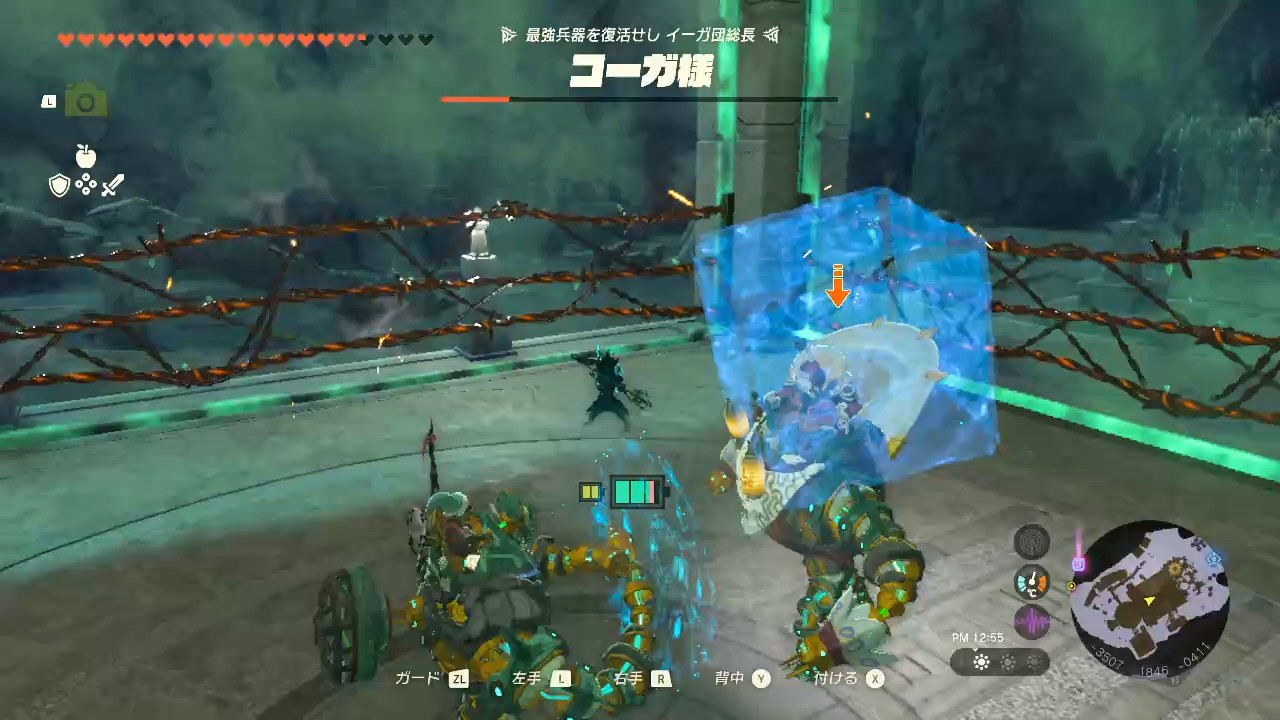Choose the shield quick-select icon
The height and width of the screenshot is (720, 1280).
coord(60,185)
